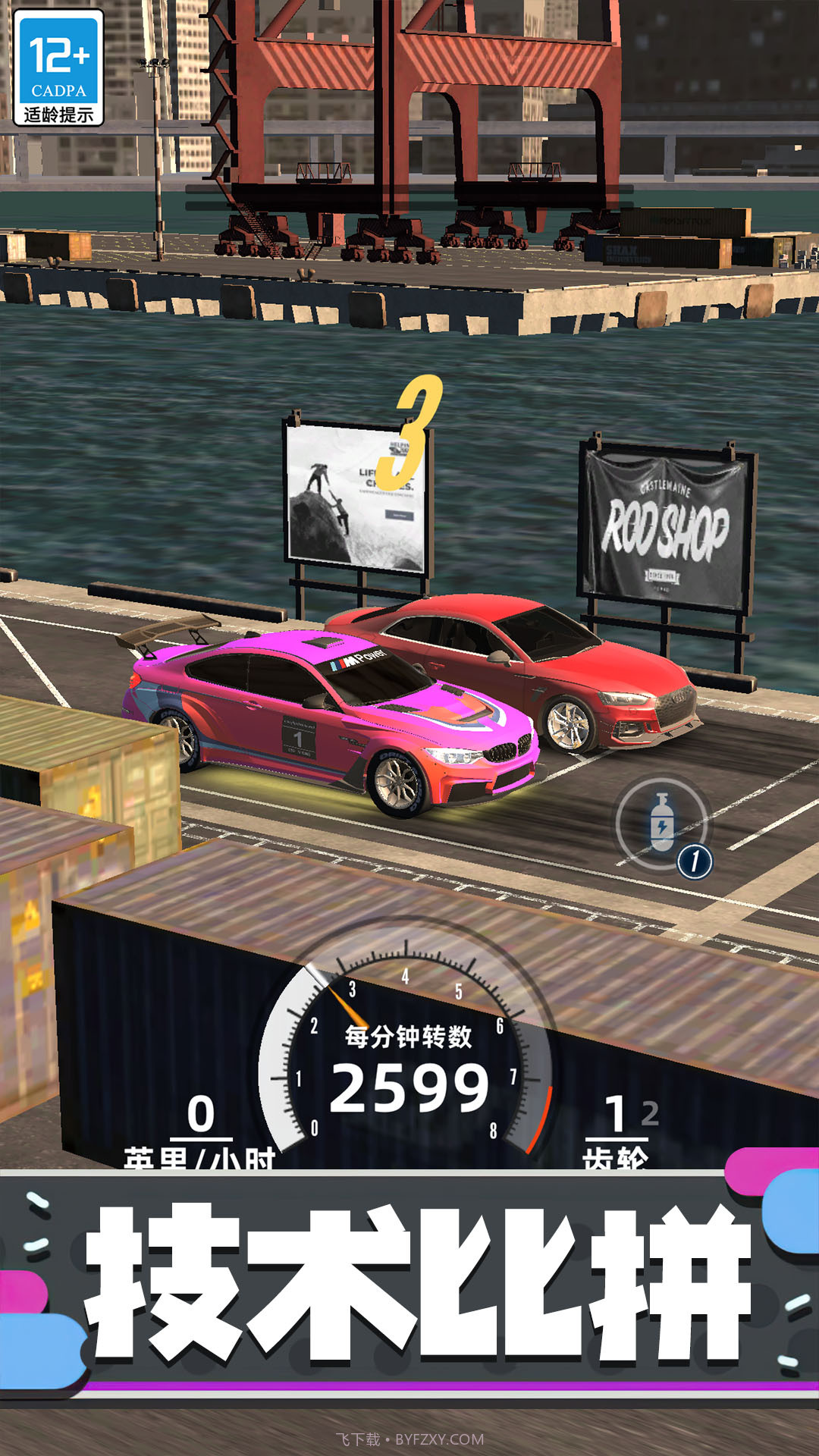Tap the CADPA 12+ age rating badge
This screenshot has height=1456, width=819.
tap(58, 68)
